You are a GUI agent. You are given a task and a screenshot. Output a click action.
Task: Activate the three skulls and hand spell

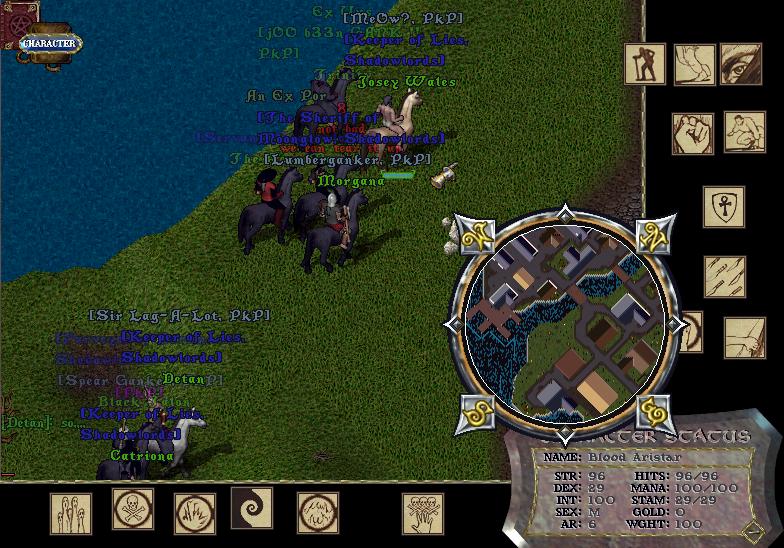[x=423, y=513]
